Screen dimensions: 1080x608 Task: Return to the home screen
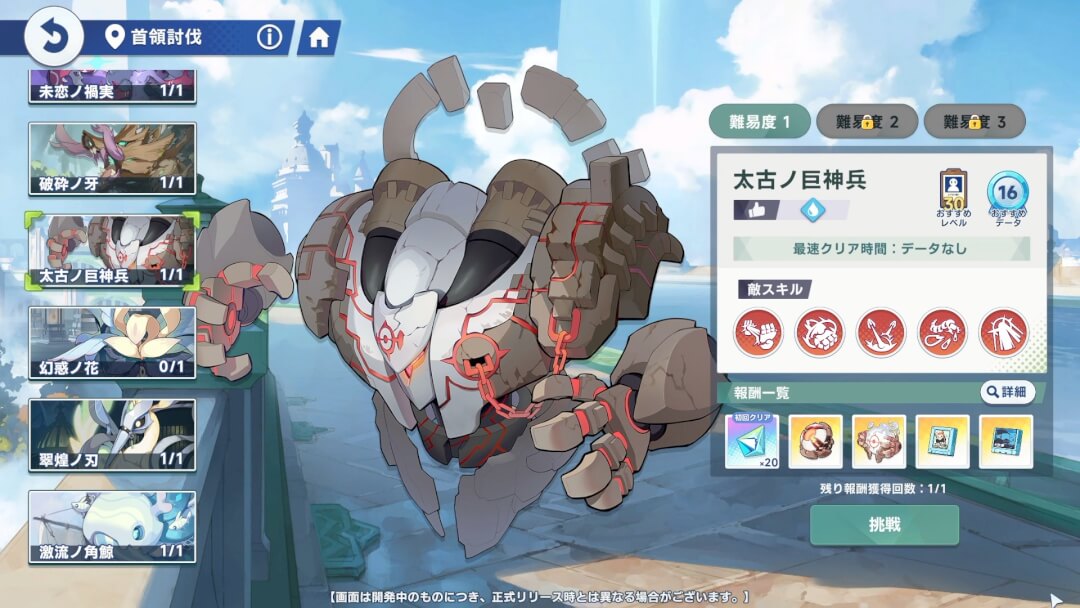319,38
